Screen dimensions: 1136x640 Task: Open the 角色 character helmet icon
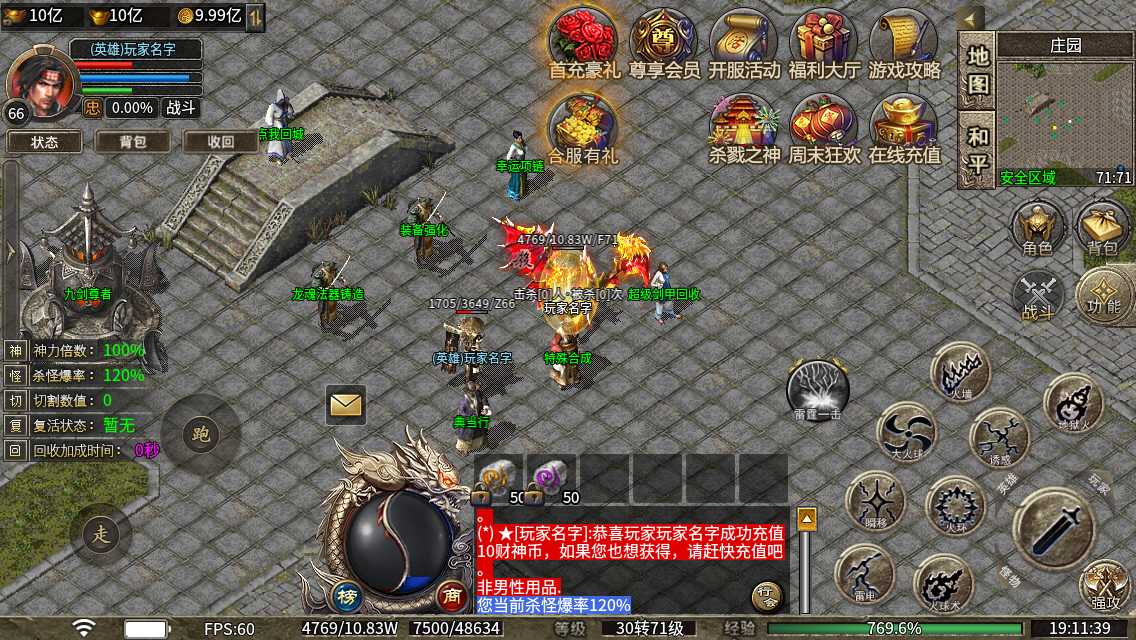(1037, 228)
